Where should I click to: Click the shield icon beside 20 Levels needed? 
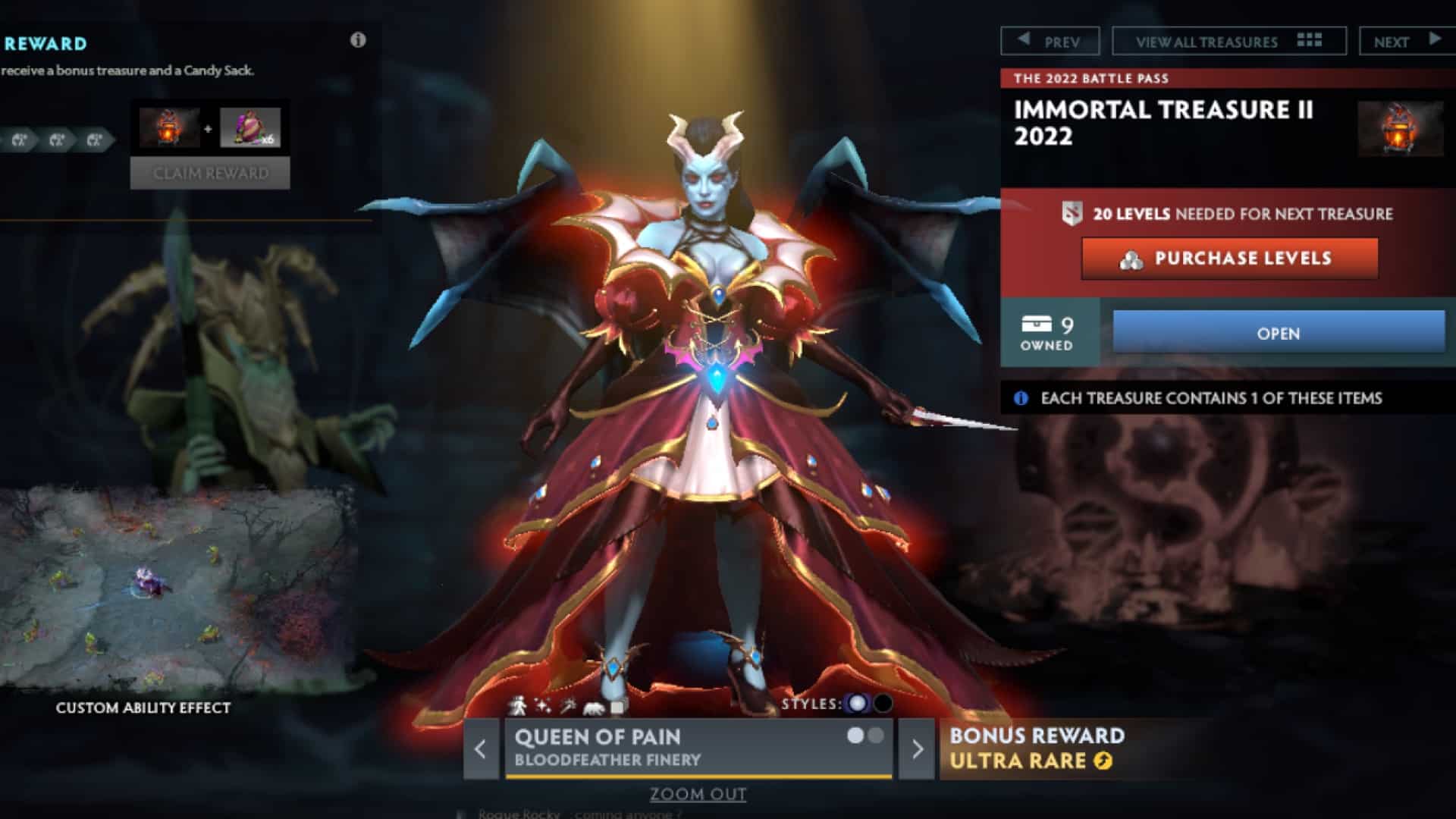pyautogui.click(x=1071, y=215)
